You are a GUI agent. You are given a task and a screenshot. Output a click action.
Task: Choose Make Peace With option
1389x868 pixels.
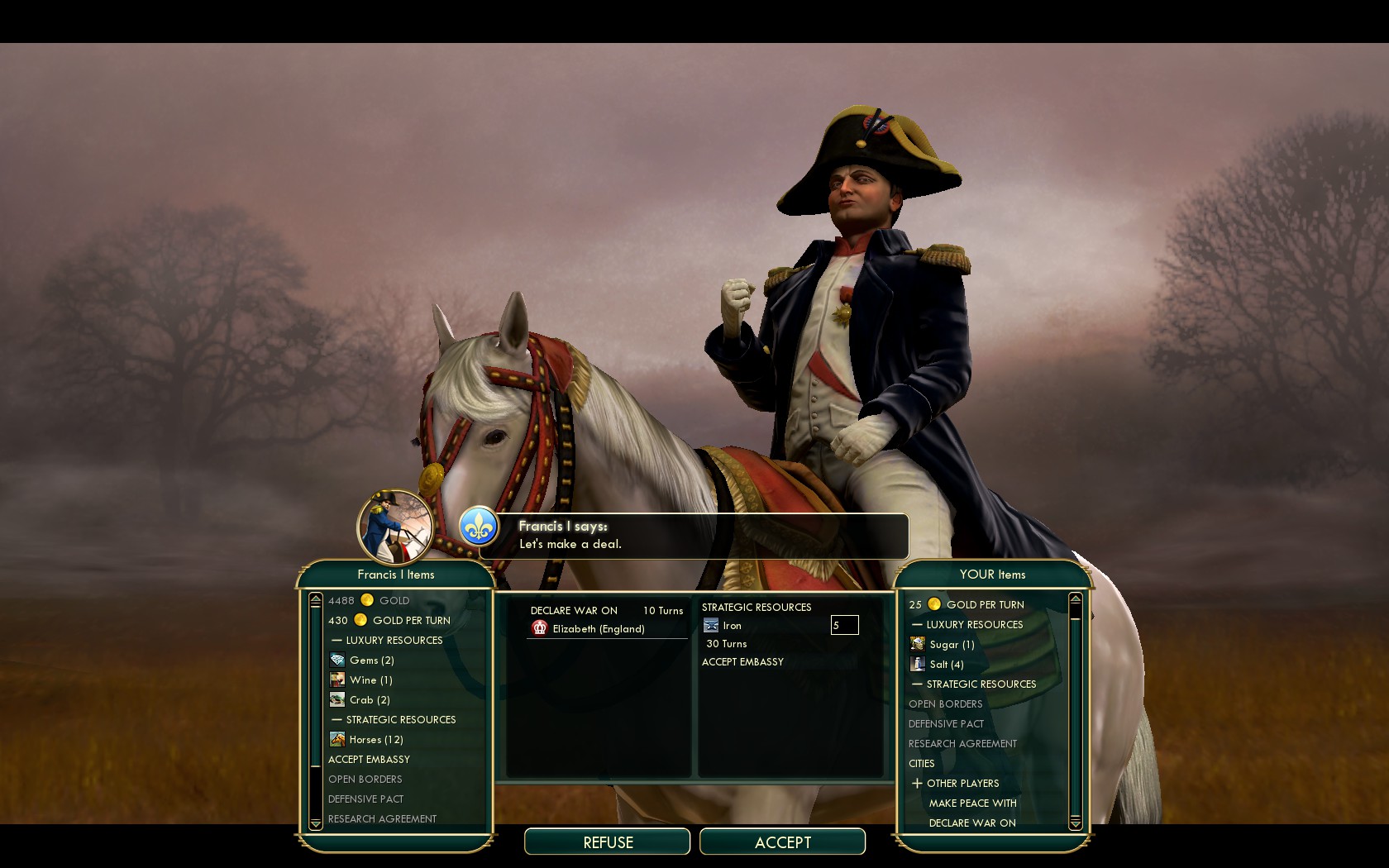click(x=972, y=803)
